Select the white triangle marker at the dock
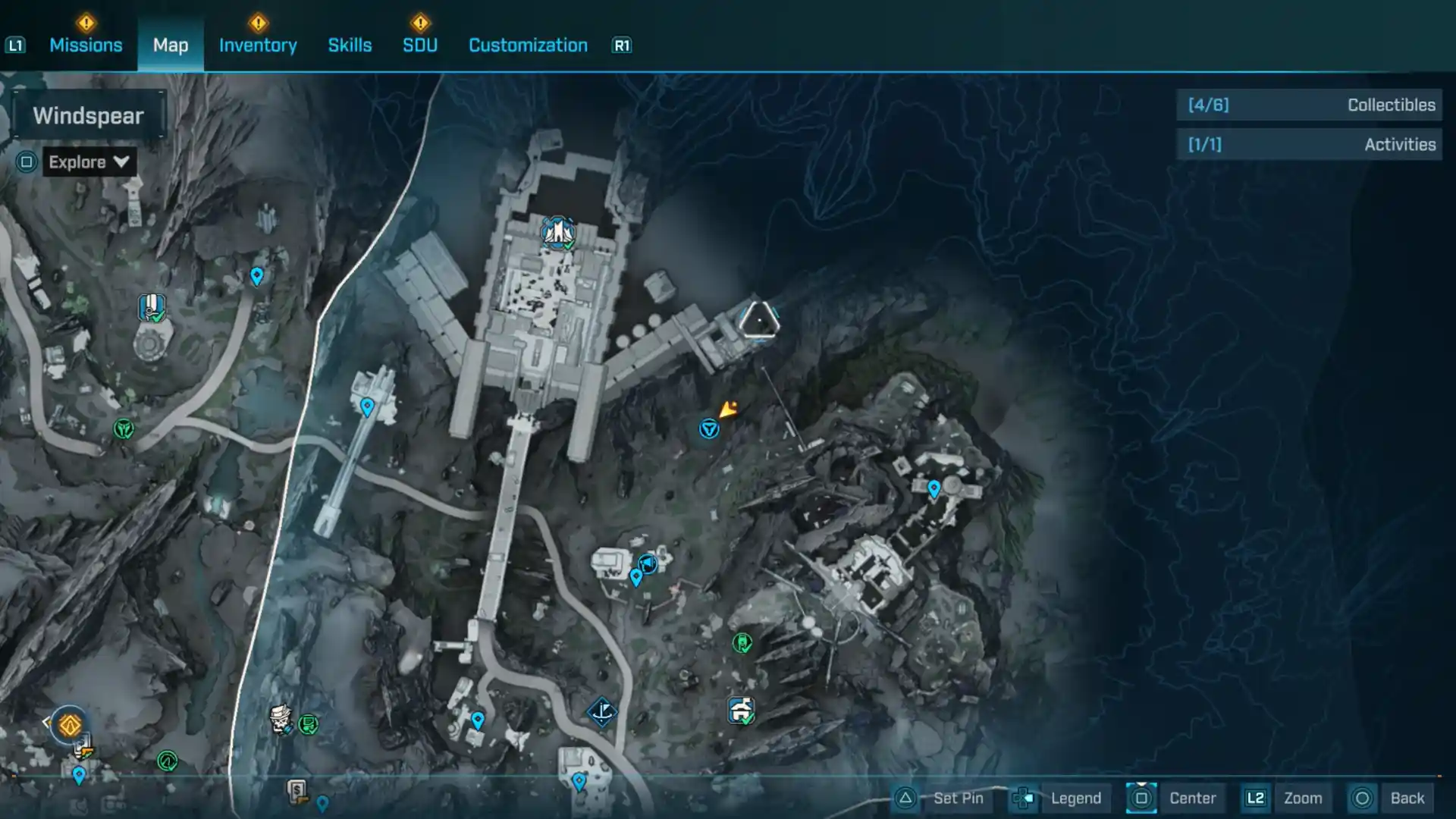 pos(758,320)
